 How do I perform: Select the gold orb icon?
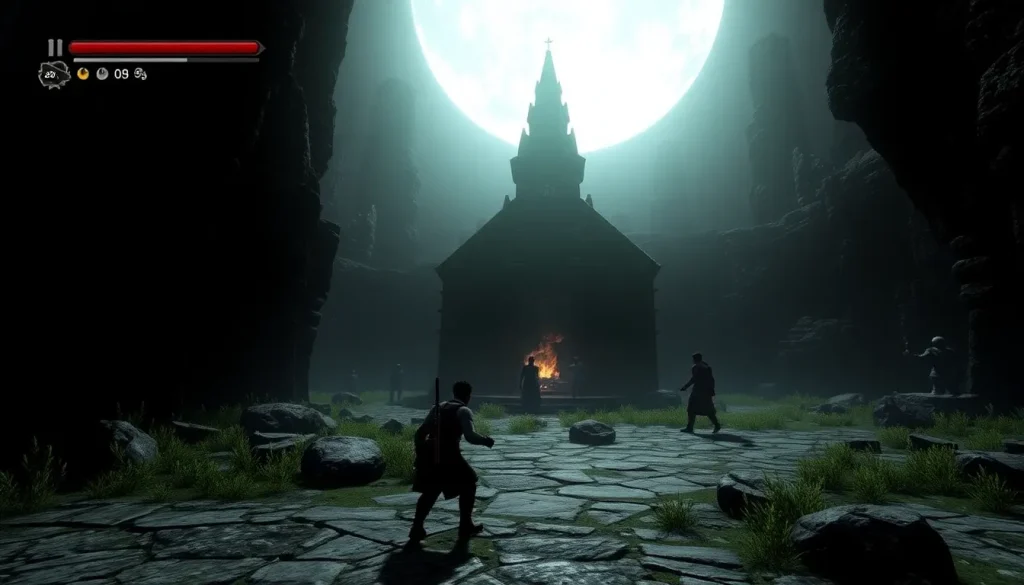83,73
